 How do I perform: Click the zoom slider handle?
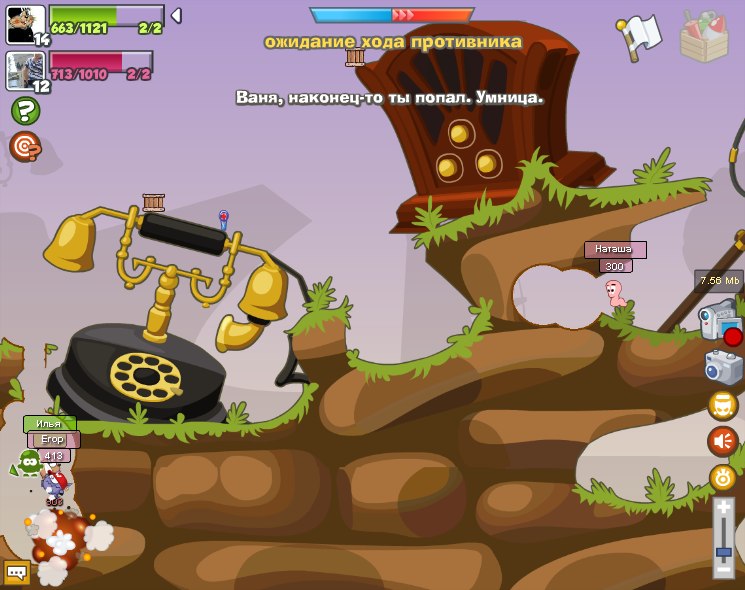click(x=723, y=551)
